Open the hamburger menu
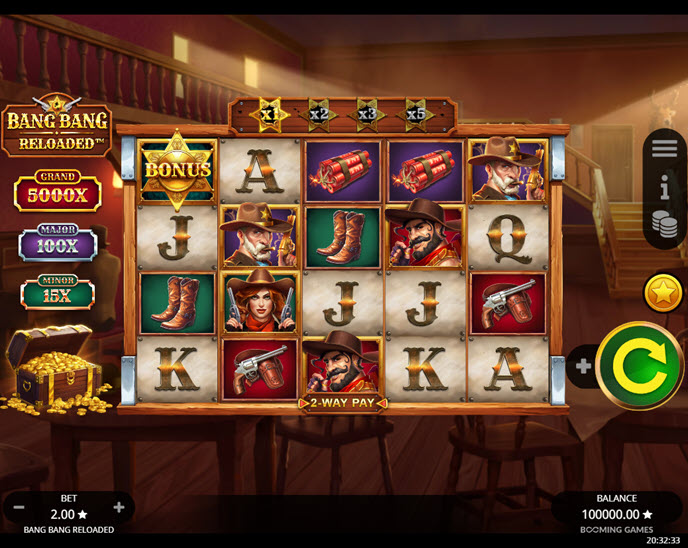 click(x=665, y=149)
